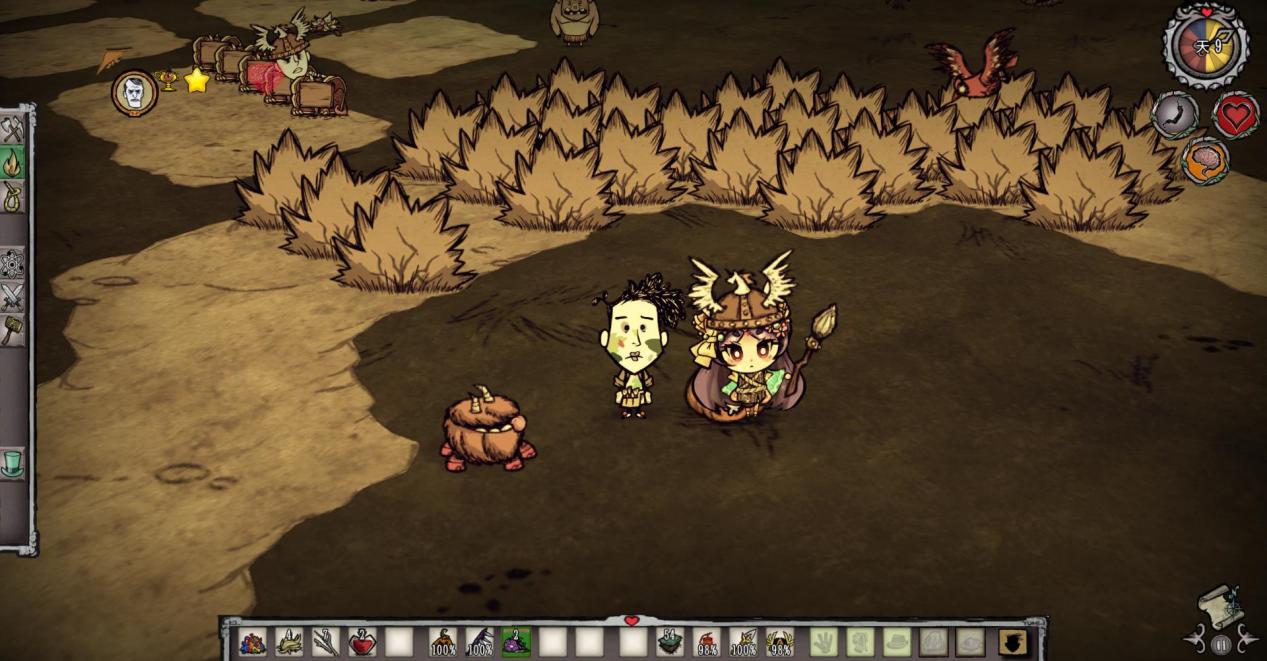
Task: Click the gold star icon
Action: pos(197,81)
